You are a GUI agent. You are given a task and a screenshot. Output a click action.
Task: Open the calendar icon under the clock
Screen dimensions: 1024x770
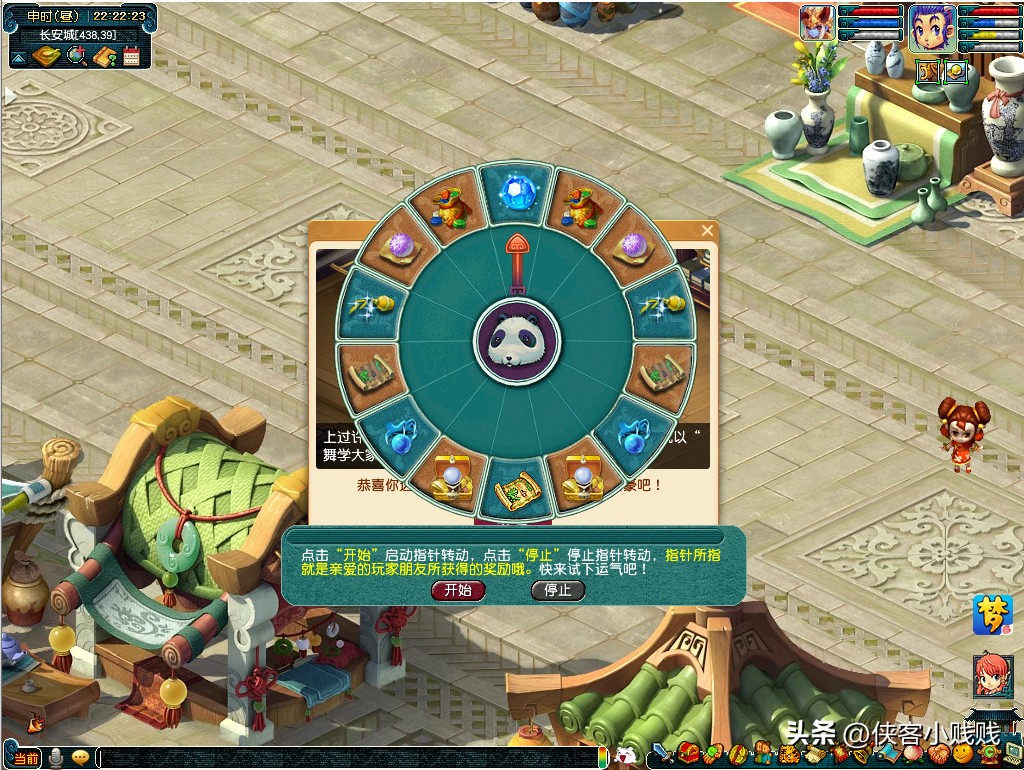pyautogui.click(x=132, y=57)
